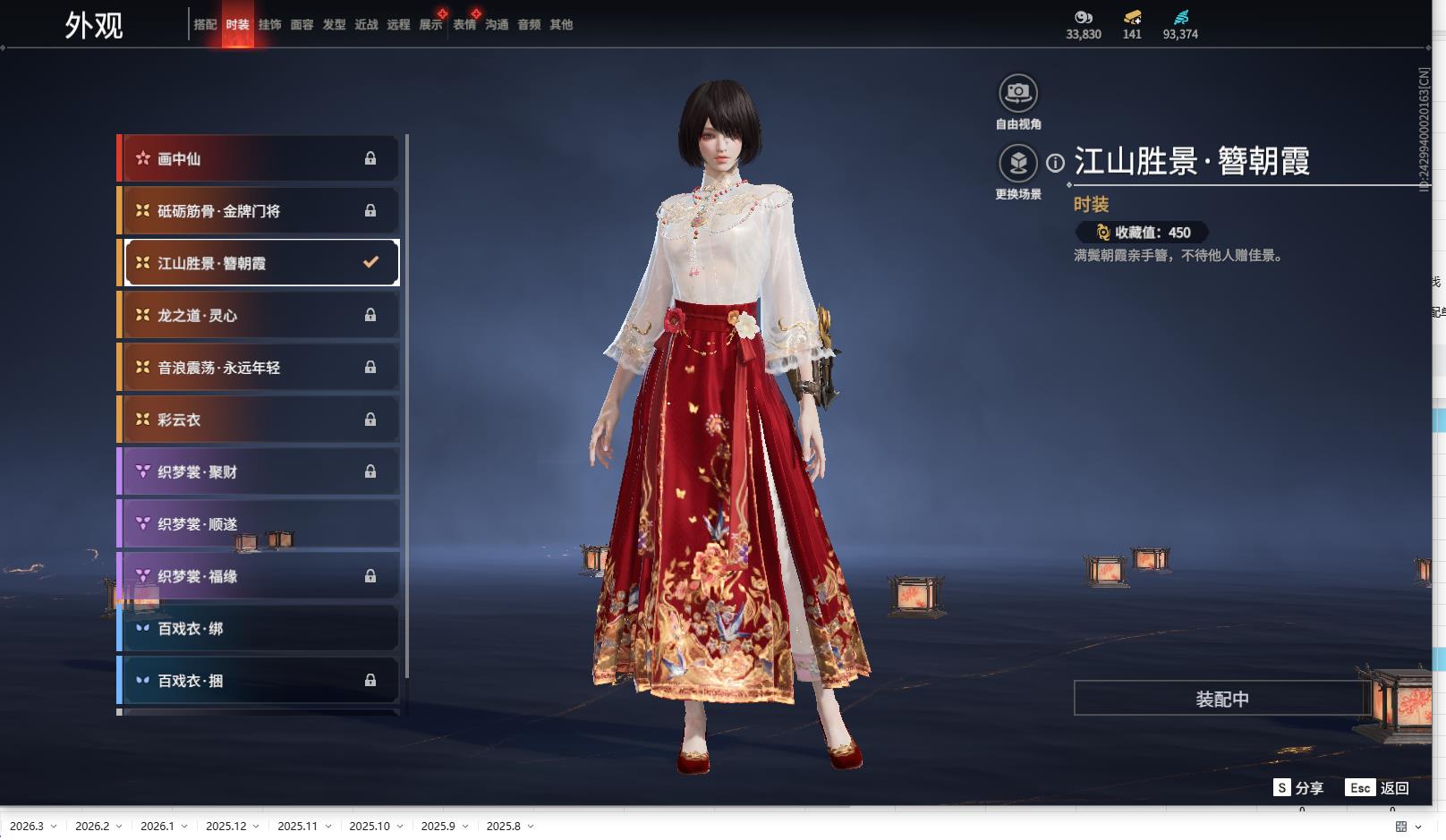This screenshot has height=840, width=1446.
Task: Choose the 百戏衣·绑 outfit
Action: tap(258, 629)
